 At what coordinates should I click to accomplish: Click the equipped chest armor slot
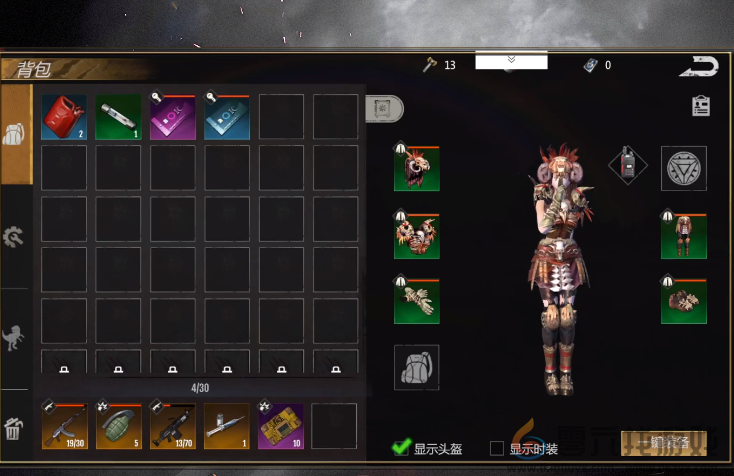click(x=417, y=236)
